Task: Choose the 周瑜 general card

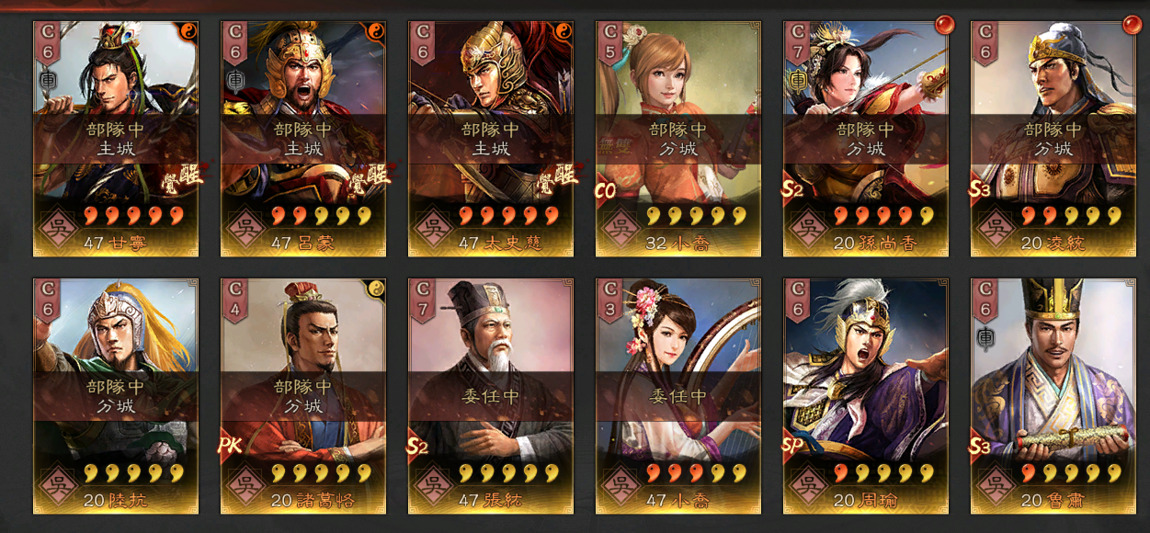Action: click(x=865, y=396)
